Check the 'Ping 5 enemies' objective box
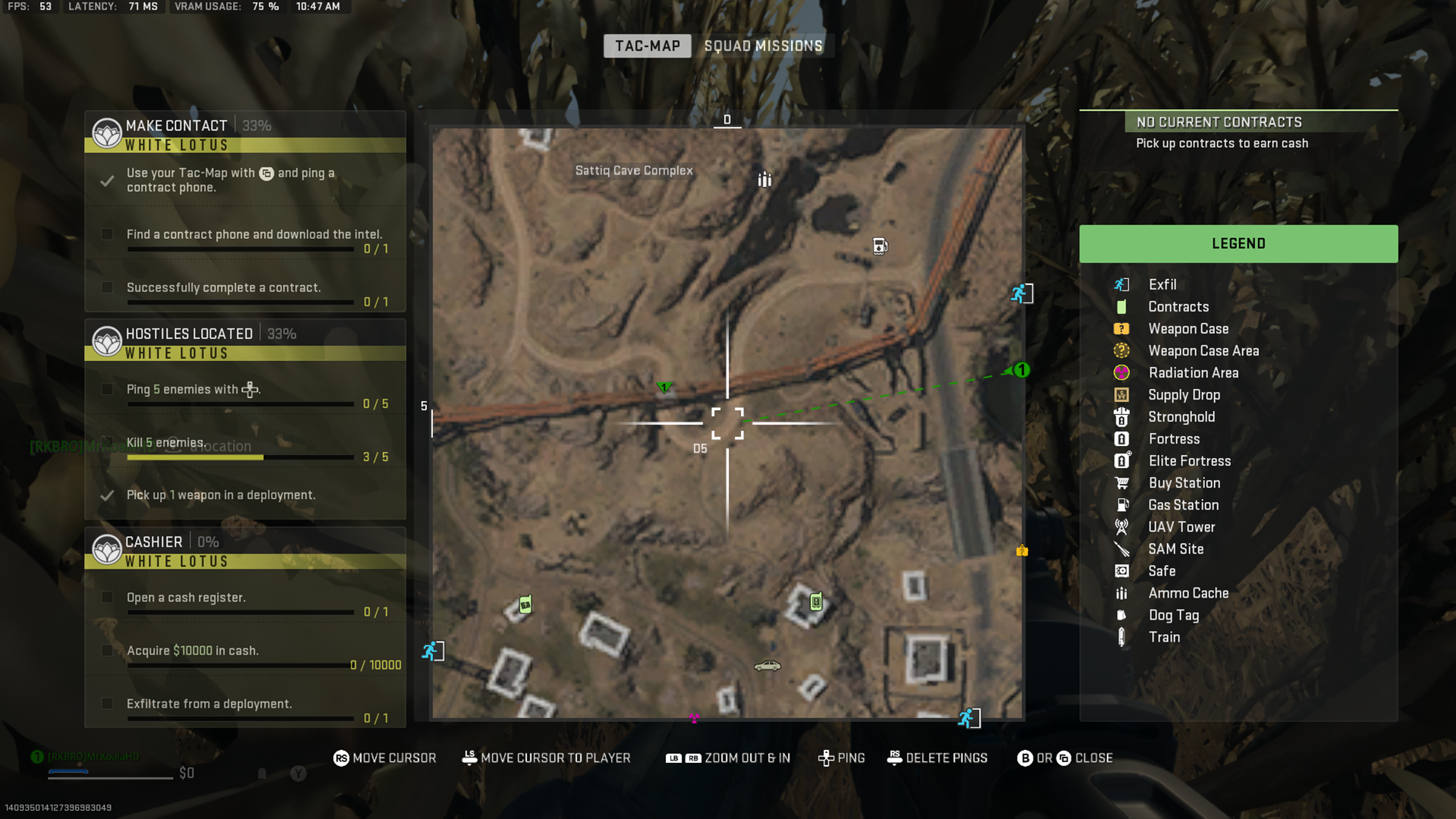Screen dimensions: 1456x819 [x=107, y=389]
